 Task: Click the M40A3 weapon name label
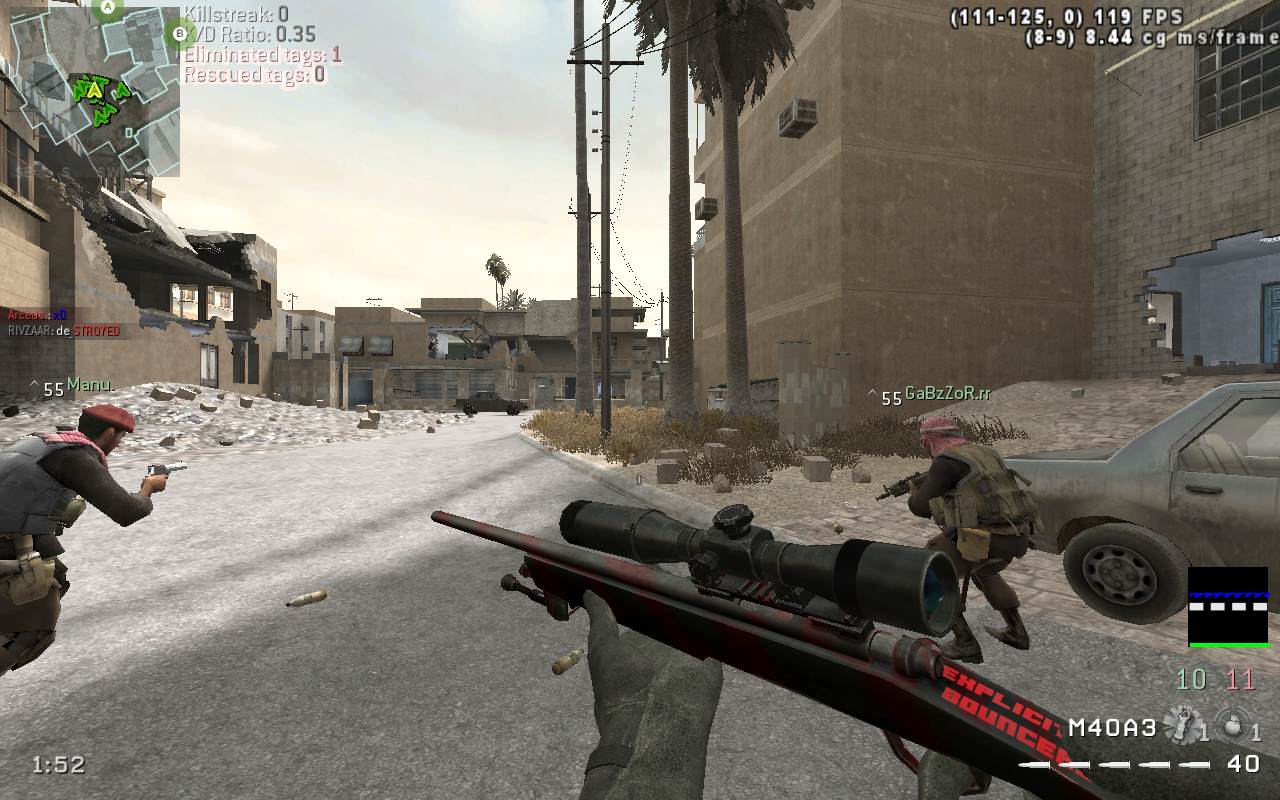(1112, 727)
